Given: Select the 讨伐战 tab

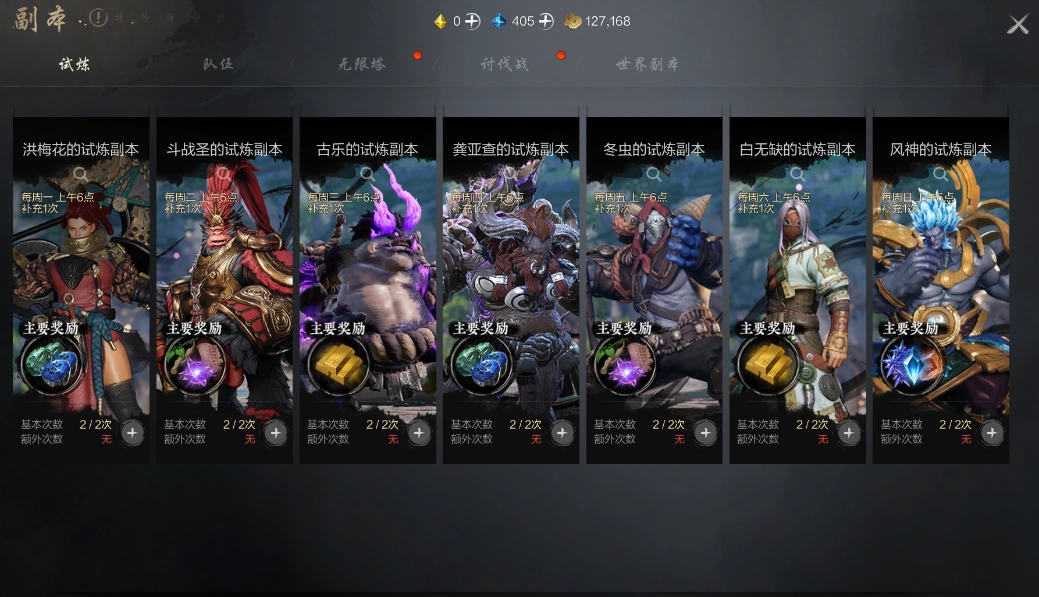Looking at the screenshot, I should point(504,64).
